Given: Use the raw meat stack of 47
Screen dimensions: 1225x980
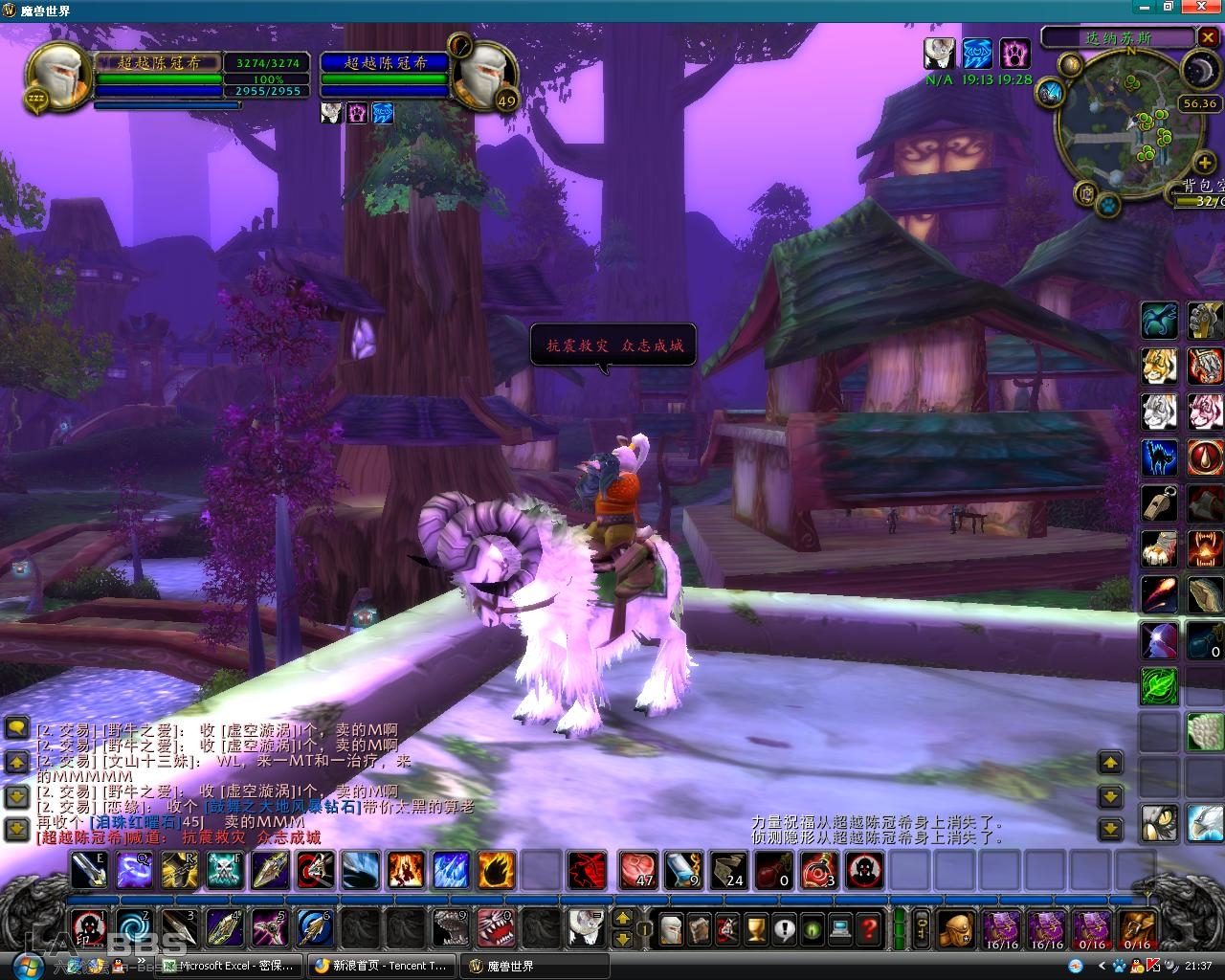Looking at the screenshot, I should 638,870.
